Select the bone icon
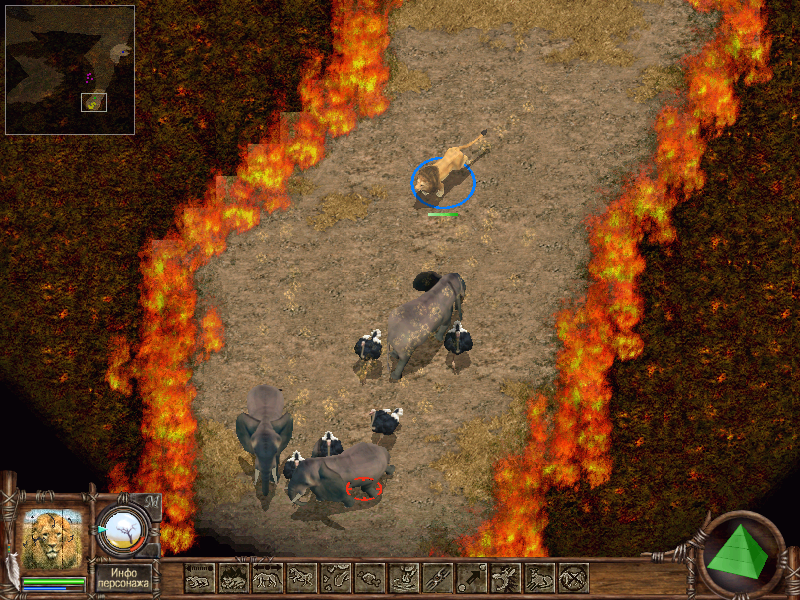 (370, 578)
